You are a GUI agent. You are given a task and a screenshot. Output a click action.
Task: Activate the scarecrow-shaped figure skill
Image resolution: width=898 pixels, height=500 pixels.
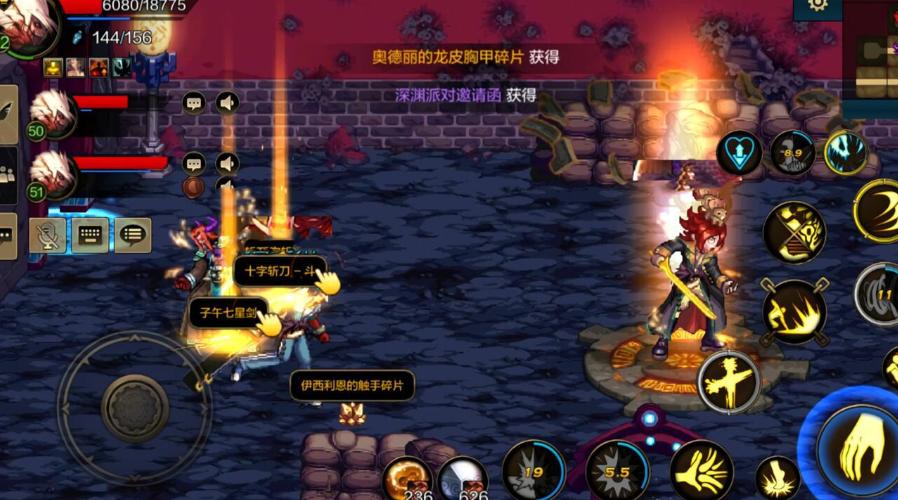(x=729, y=381)
